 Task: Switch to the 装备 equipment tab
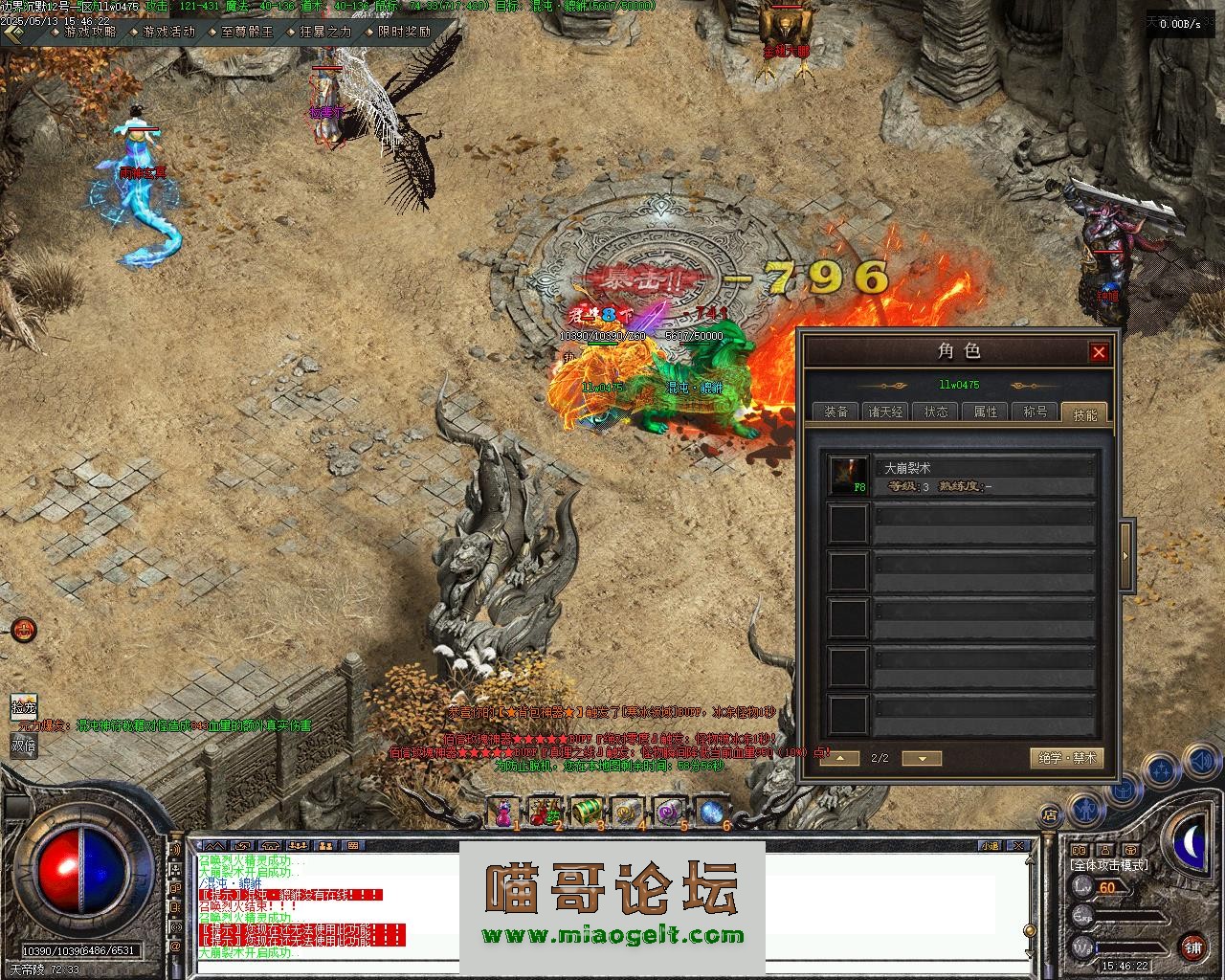(x=835, y=412)
